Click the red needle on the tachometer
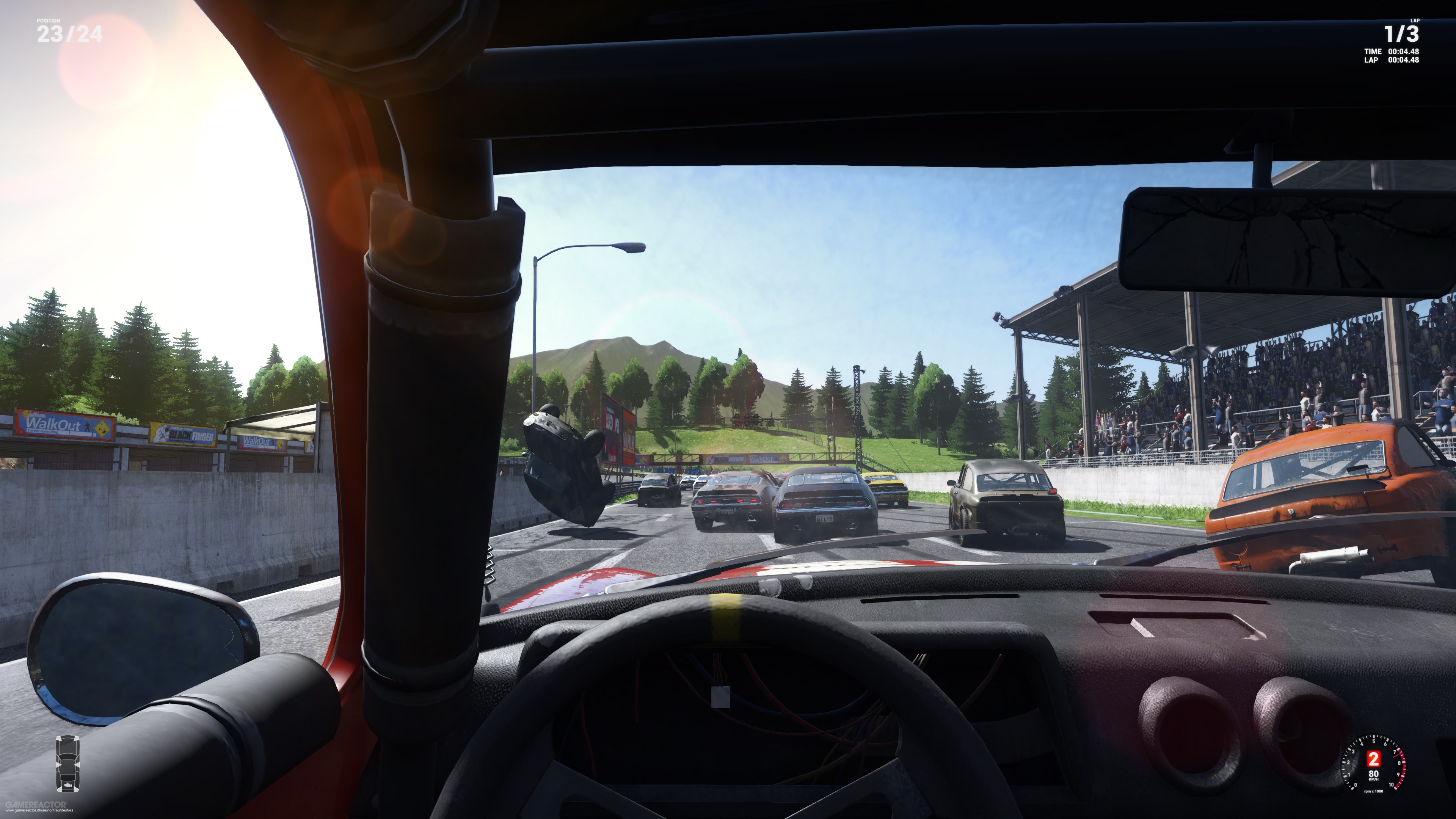This screenshot has height=819, width=1456. click(x=1398, y=756)
